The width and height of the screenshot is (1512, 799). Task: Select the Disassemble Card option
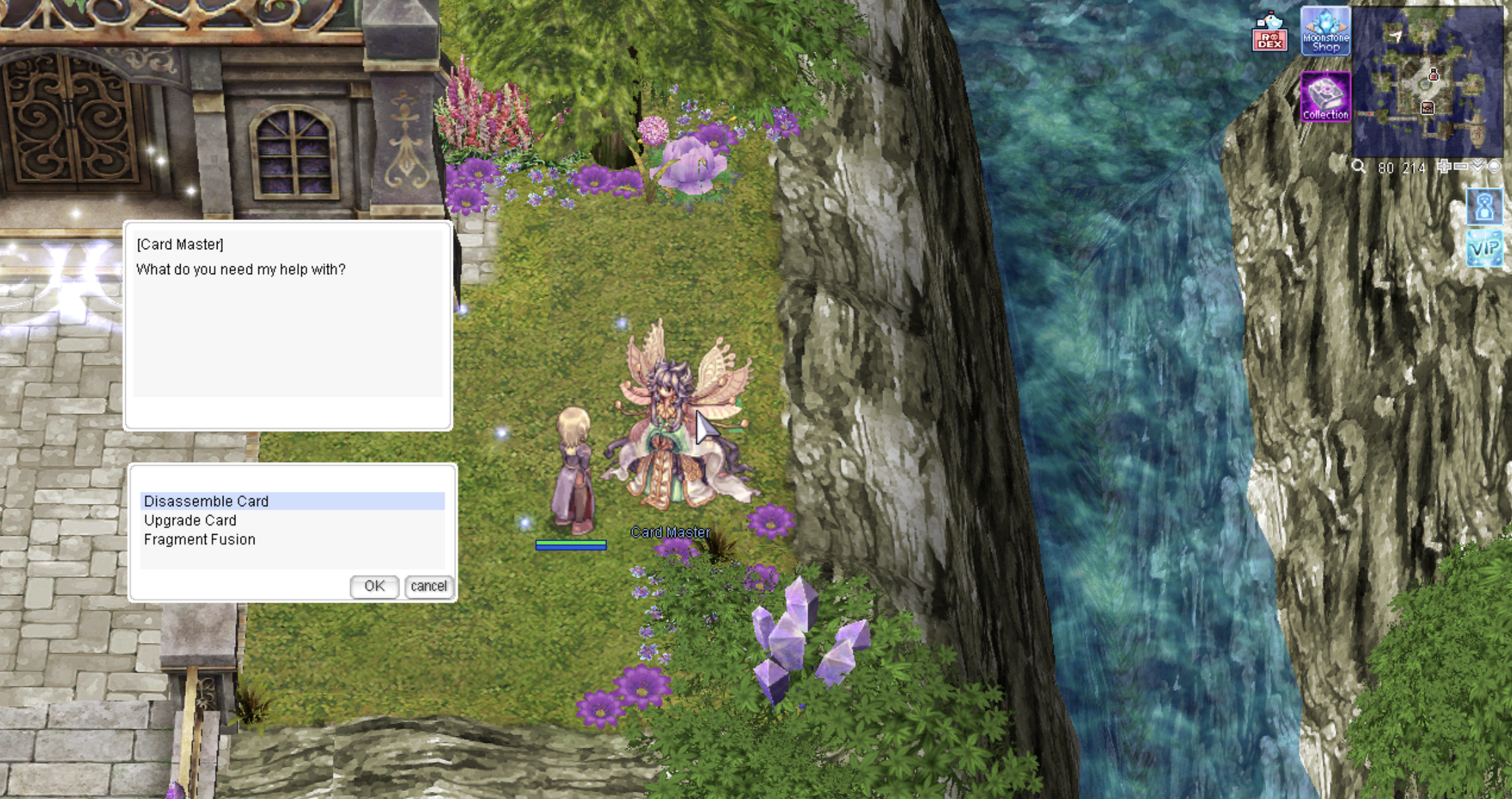click(x=206, y=501)
